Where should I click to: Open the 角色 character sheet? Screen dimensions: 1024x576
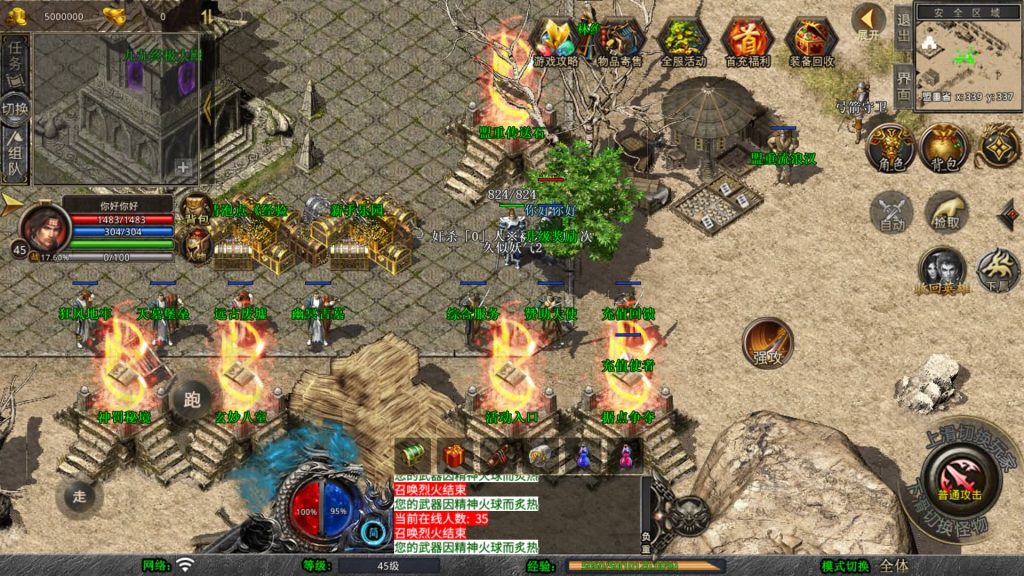[x=890, y=148]
